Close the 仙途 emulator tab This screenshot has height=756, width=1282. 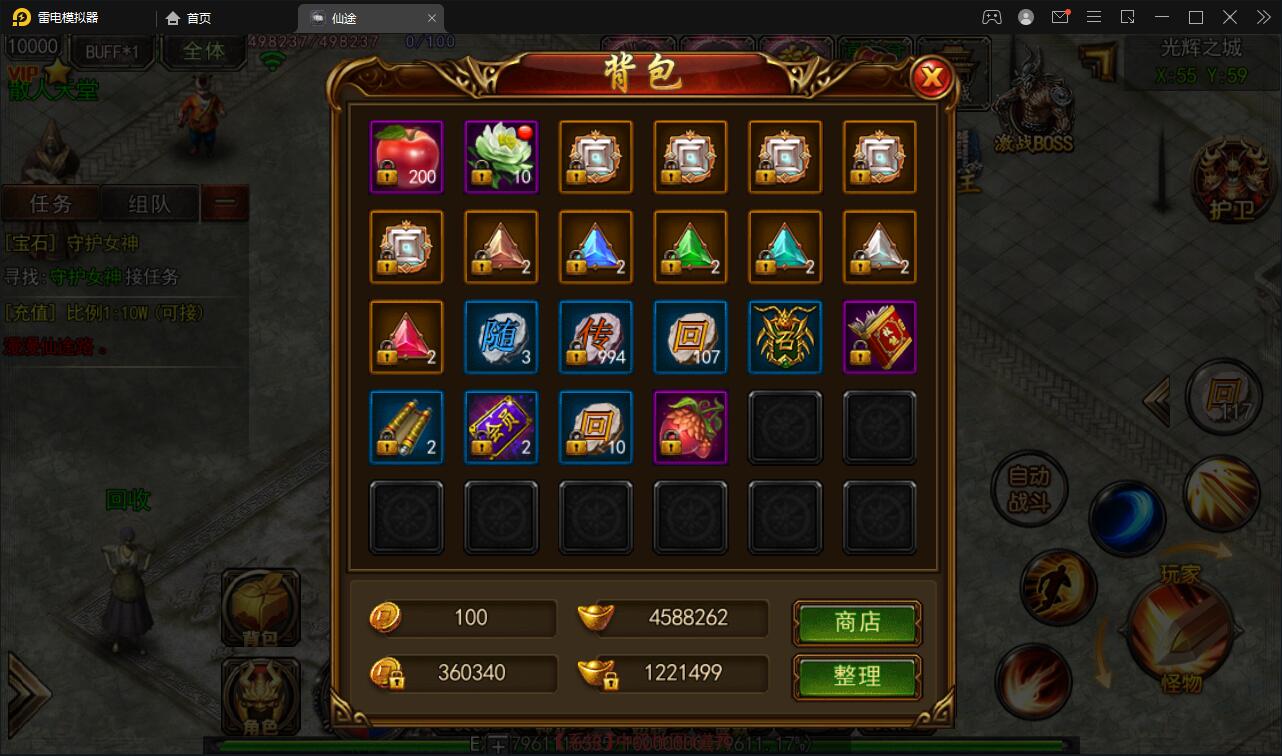pos(432,18)
